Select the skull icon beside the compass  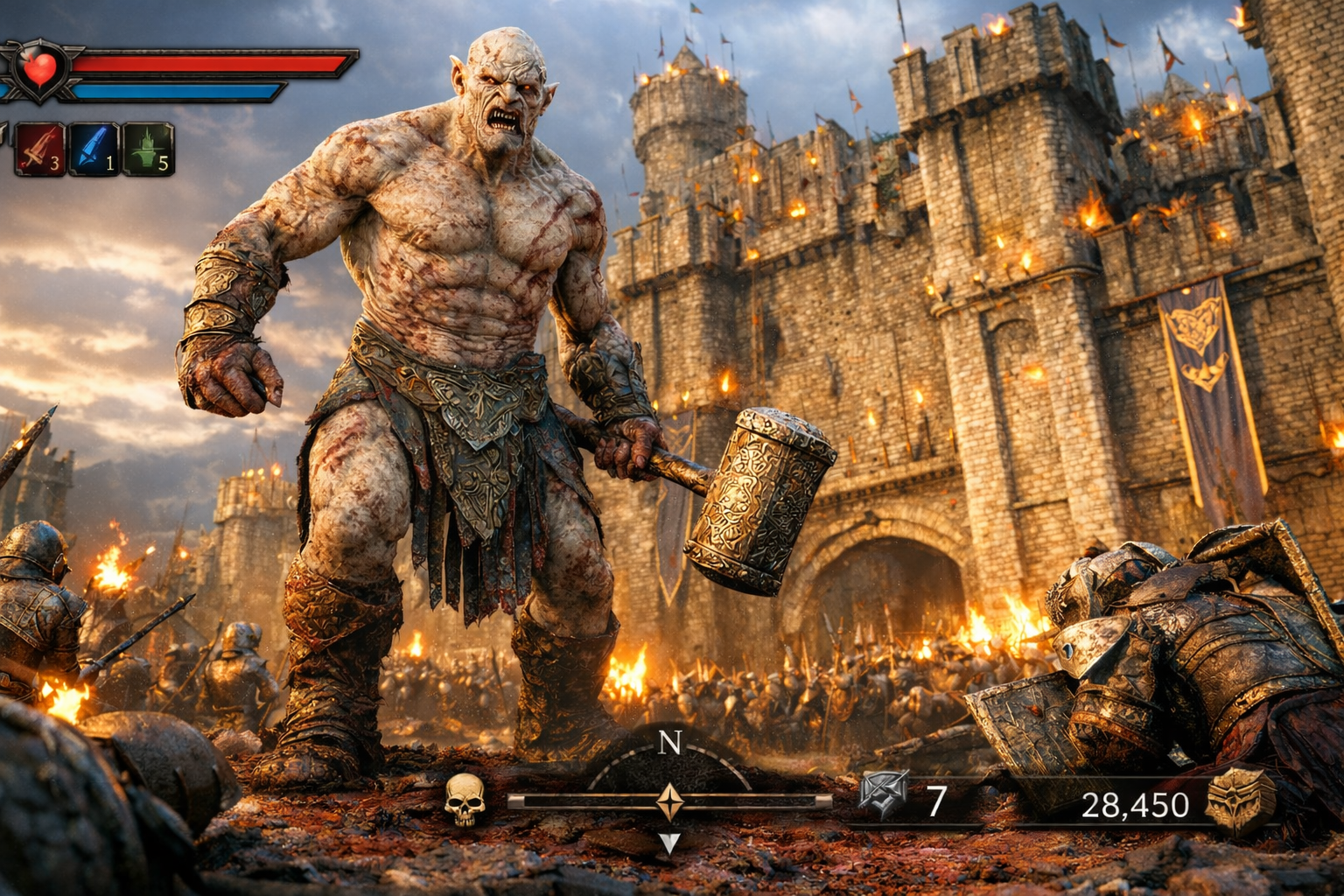point(465,799)
